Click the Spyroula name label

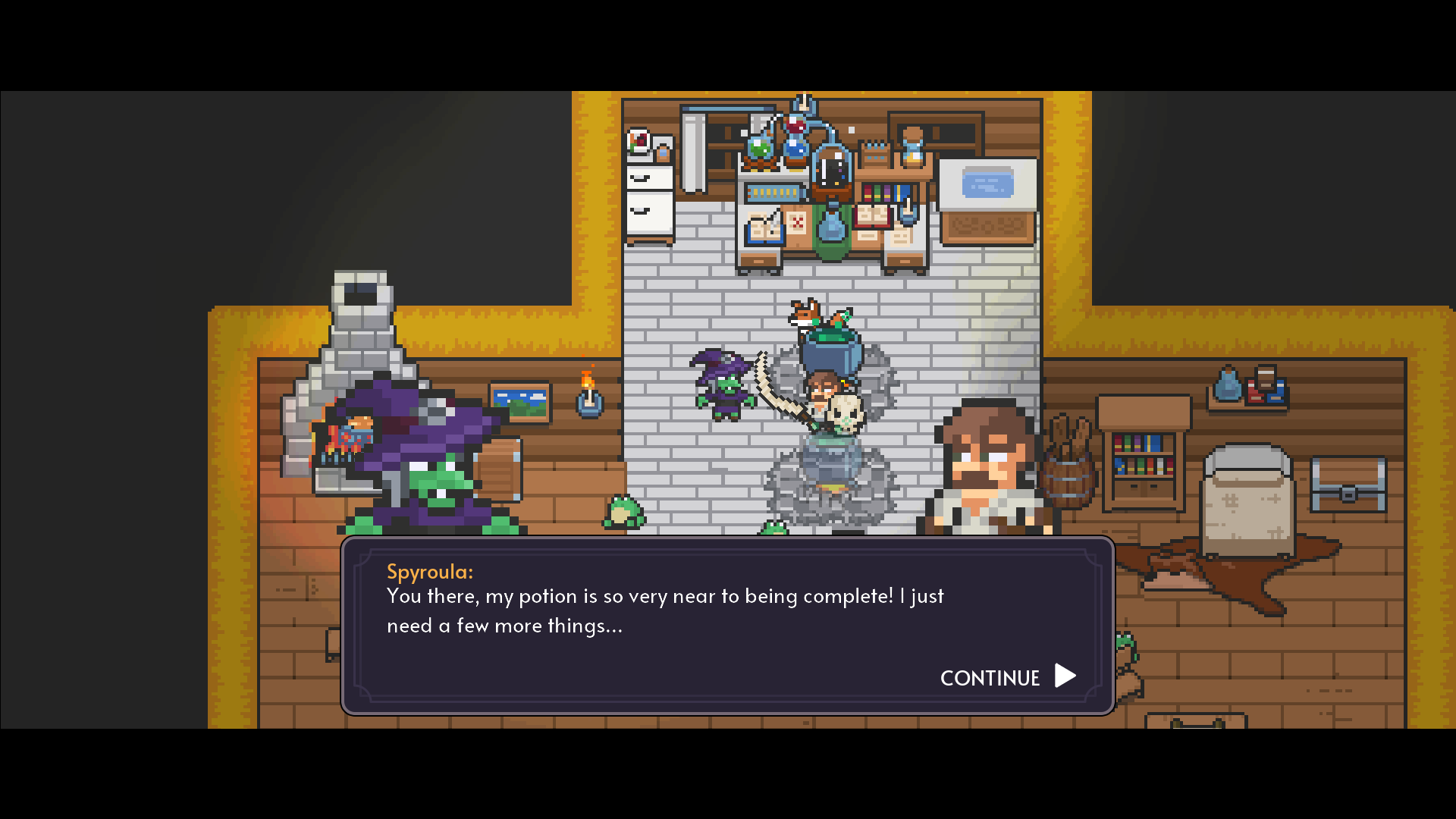point(430,572)
